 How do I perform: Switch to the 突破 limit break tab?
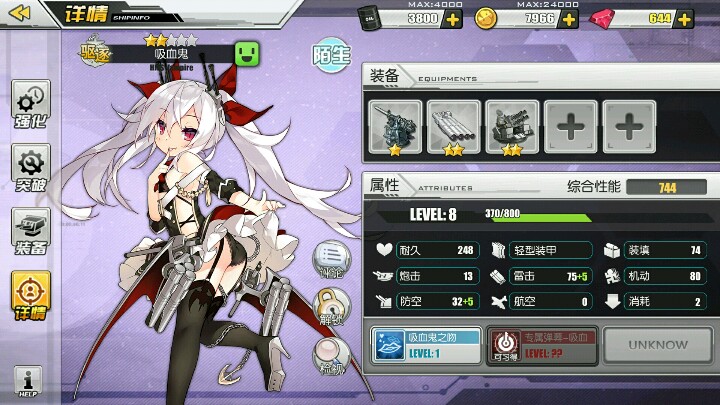30,168
